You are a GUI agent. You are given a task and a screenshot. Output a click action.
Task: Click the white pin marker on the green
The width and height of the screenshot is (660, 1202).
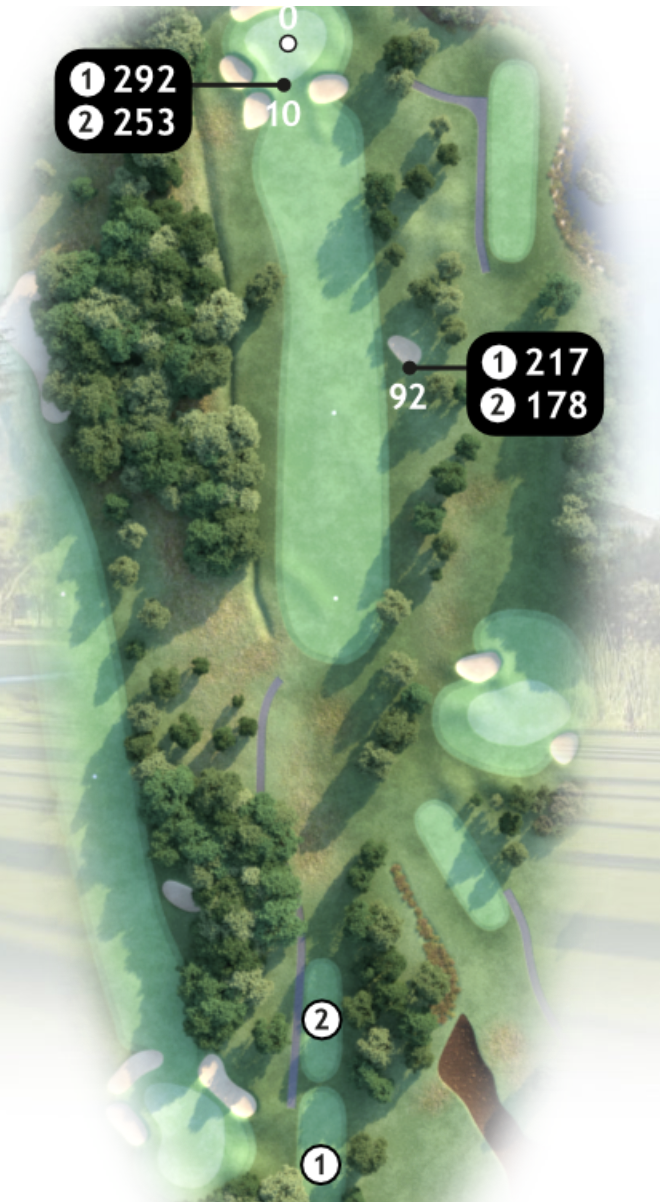(288, 43)
